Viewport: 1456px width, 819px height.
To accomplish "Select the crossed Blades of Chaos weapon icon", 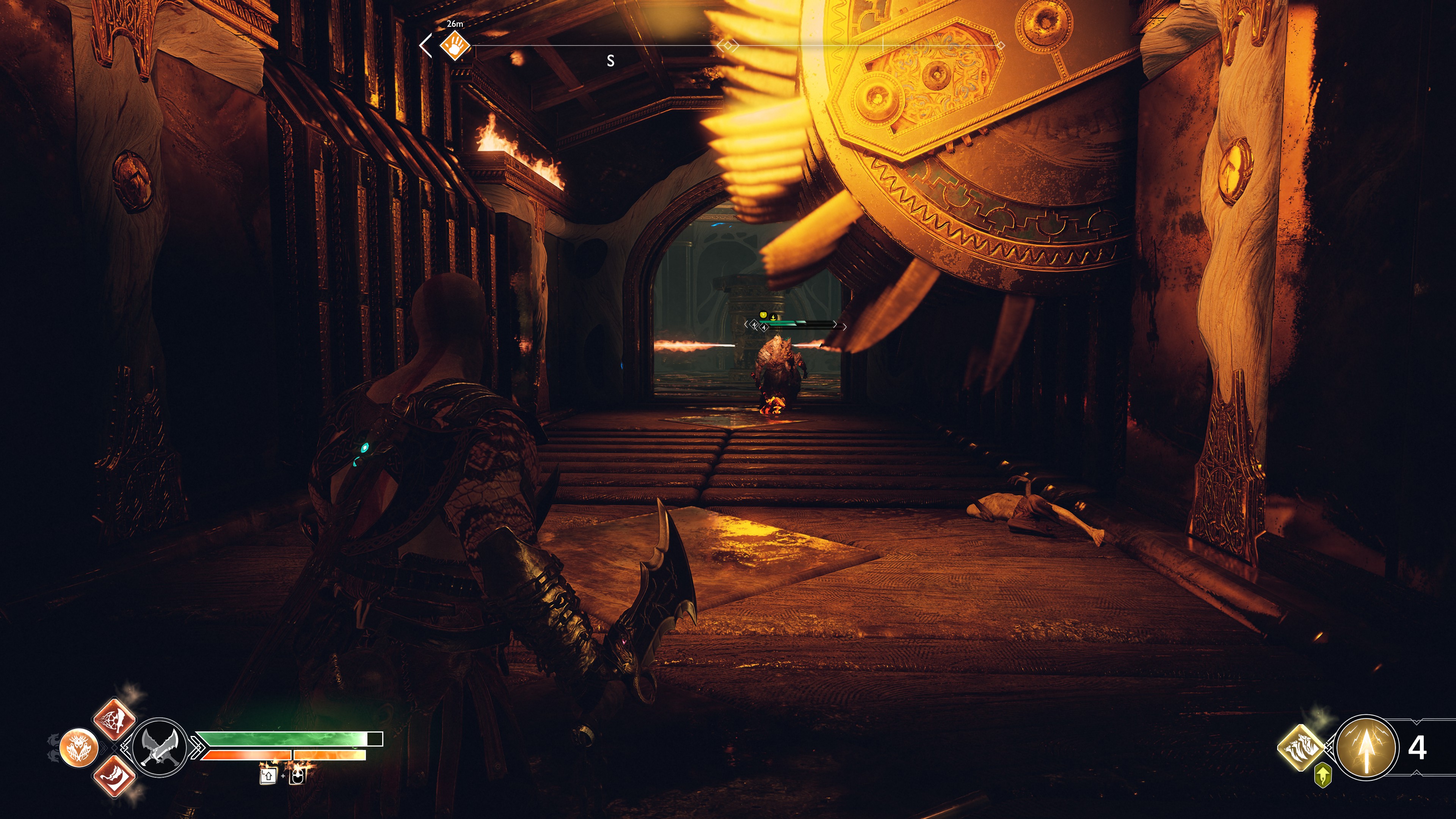I will pos(160,747).
